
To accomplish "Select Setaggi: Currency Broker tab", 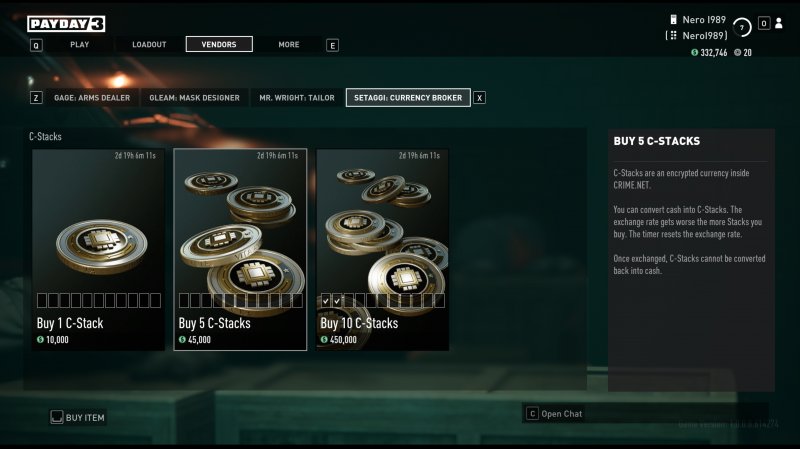I will click(408, 98).
